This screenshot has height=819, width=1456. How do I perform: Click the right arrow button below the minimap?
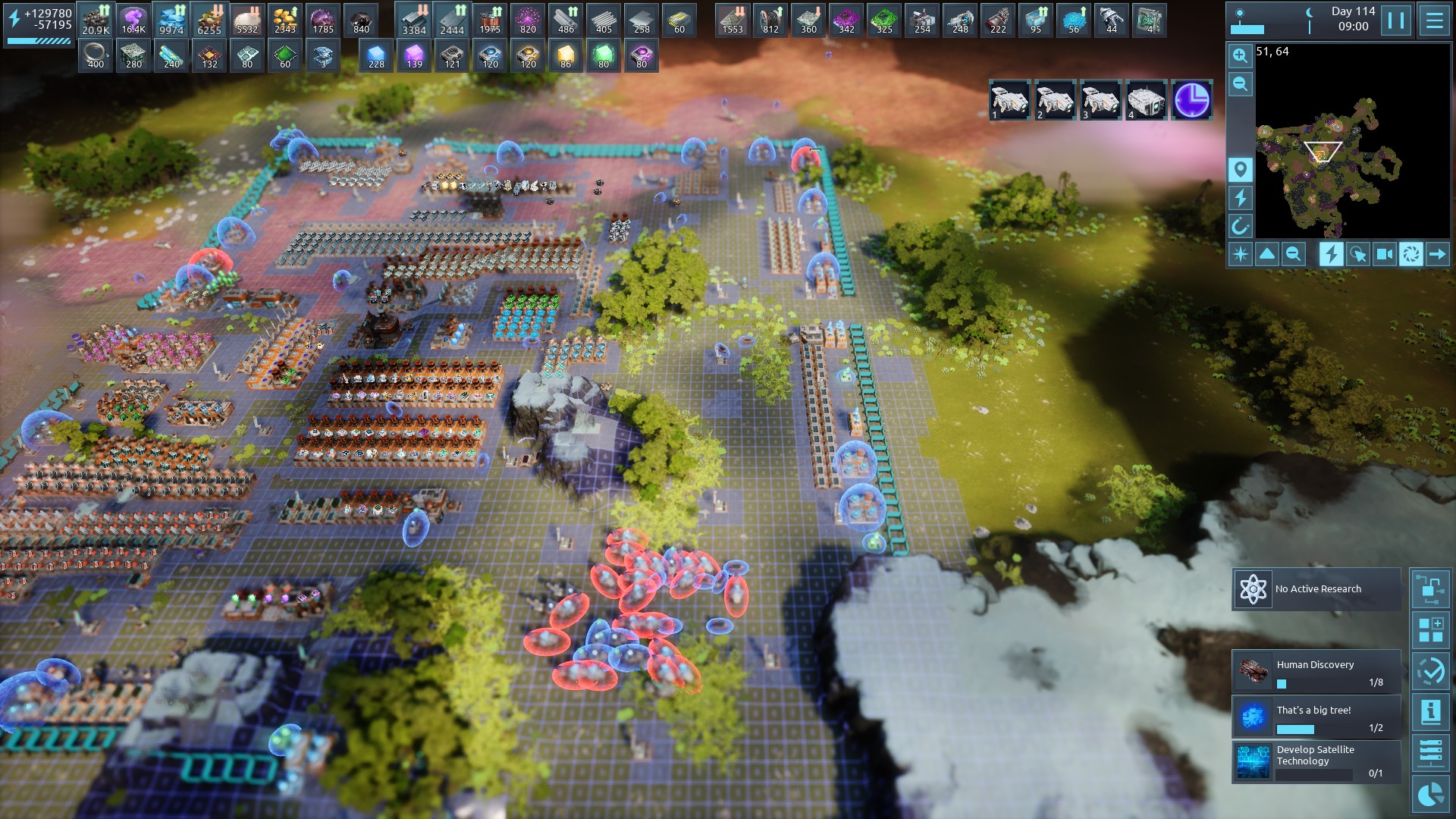click(x=1438, y=254)
